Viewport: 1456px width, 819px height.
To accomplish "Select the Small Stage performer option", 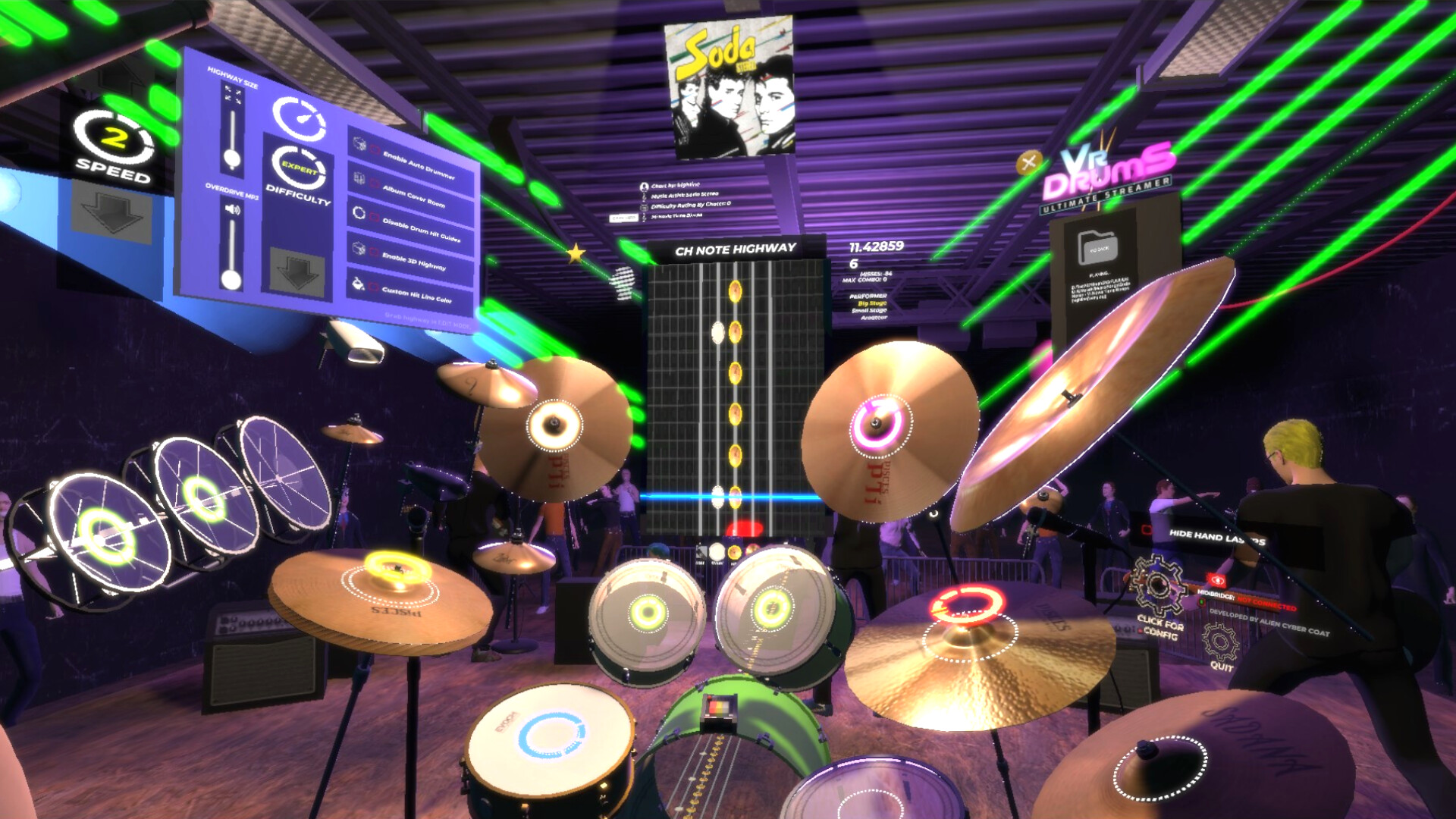I will (869, 311).
